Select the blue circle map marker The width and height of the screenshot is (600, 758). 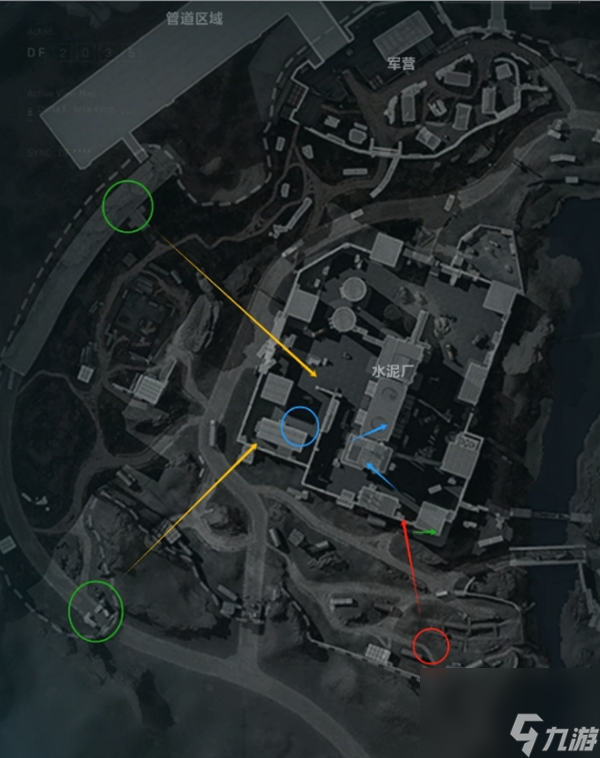point(299,427)
